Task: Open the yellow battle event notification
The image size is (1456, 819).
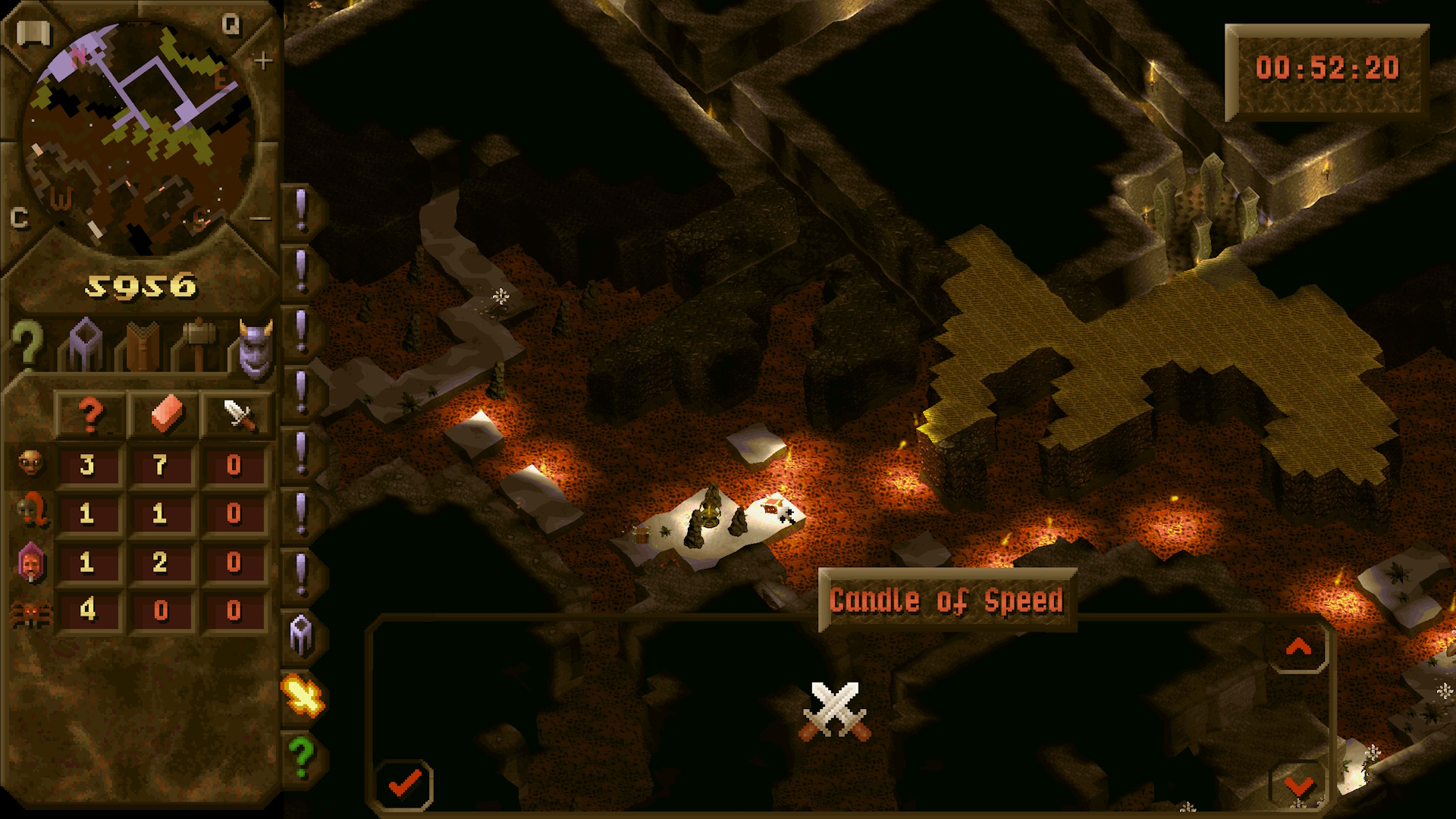Action: 303,695
